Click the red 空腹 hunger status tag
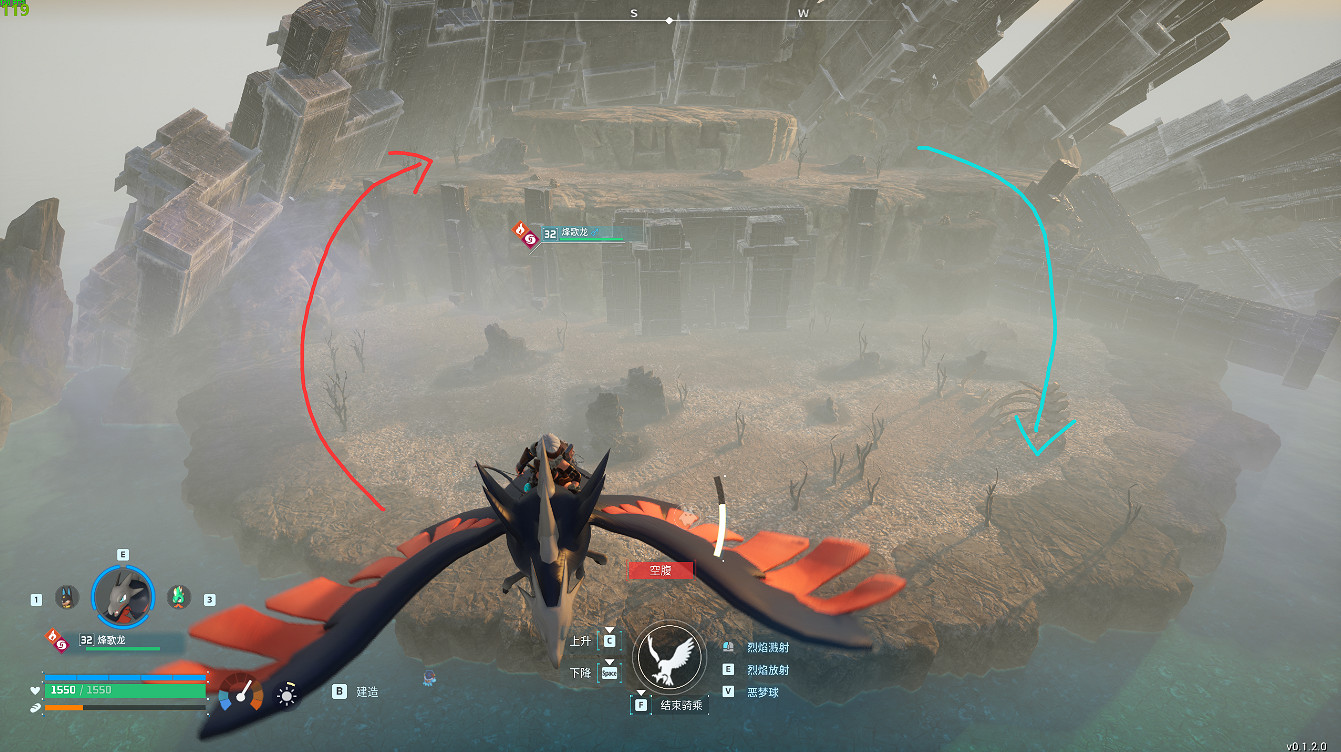Image resolution: width=1341 pixels, height=752 pixels. (x=659, y=570)
